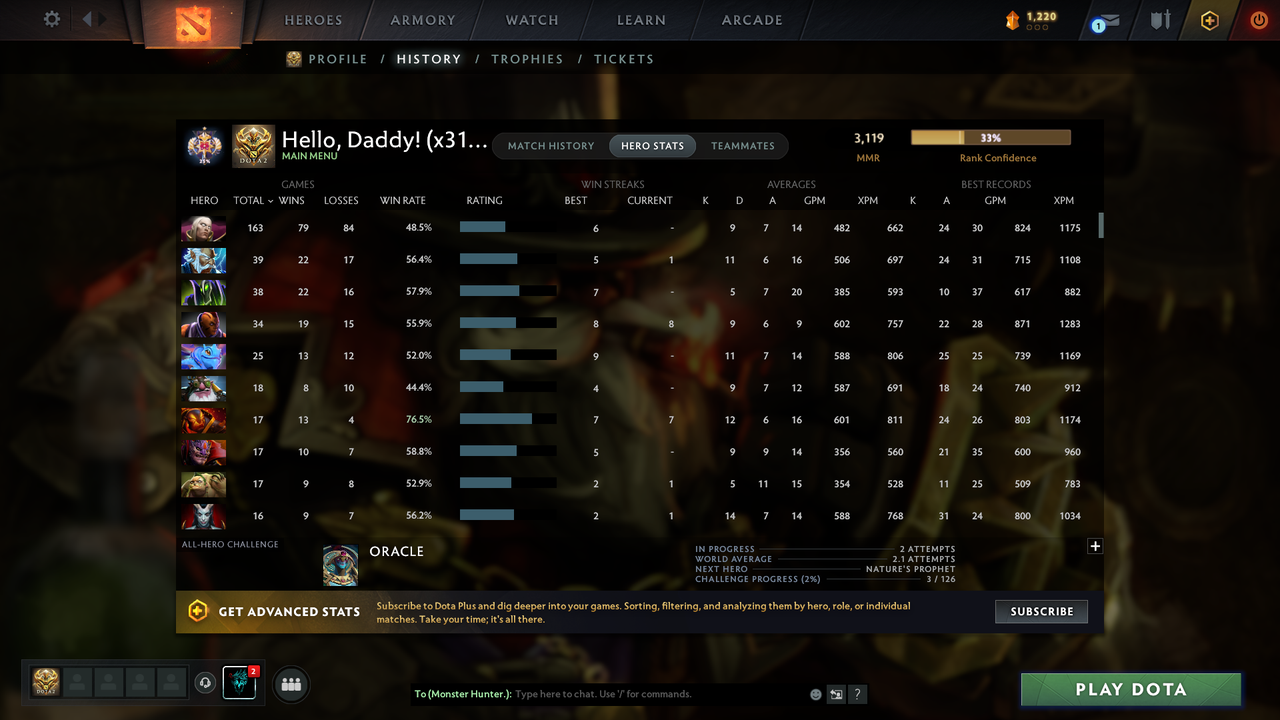The image size is (1280, 720).
Task: Open the three-person groups icon near party slots
Action: [290, 684]
